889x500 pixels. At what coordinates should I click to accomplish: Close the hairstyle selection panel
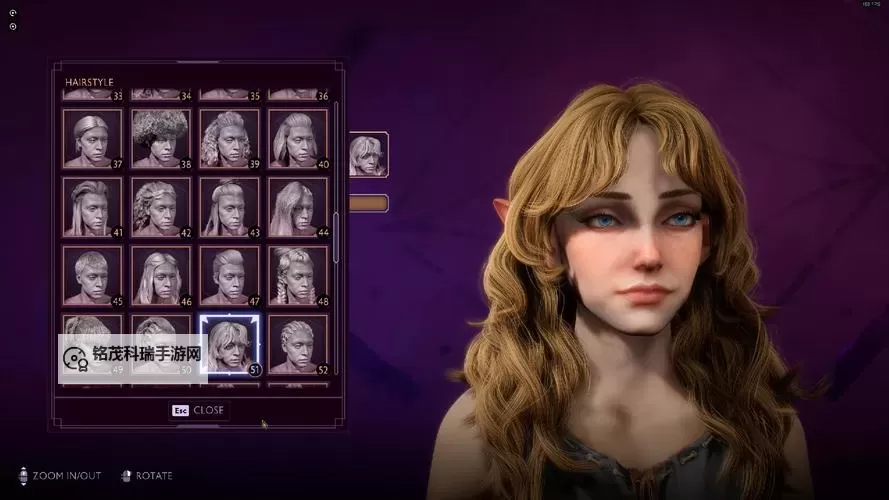coord(198,410)
